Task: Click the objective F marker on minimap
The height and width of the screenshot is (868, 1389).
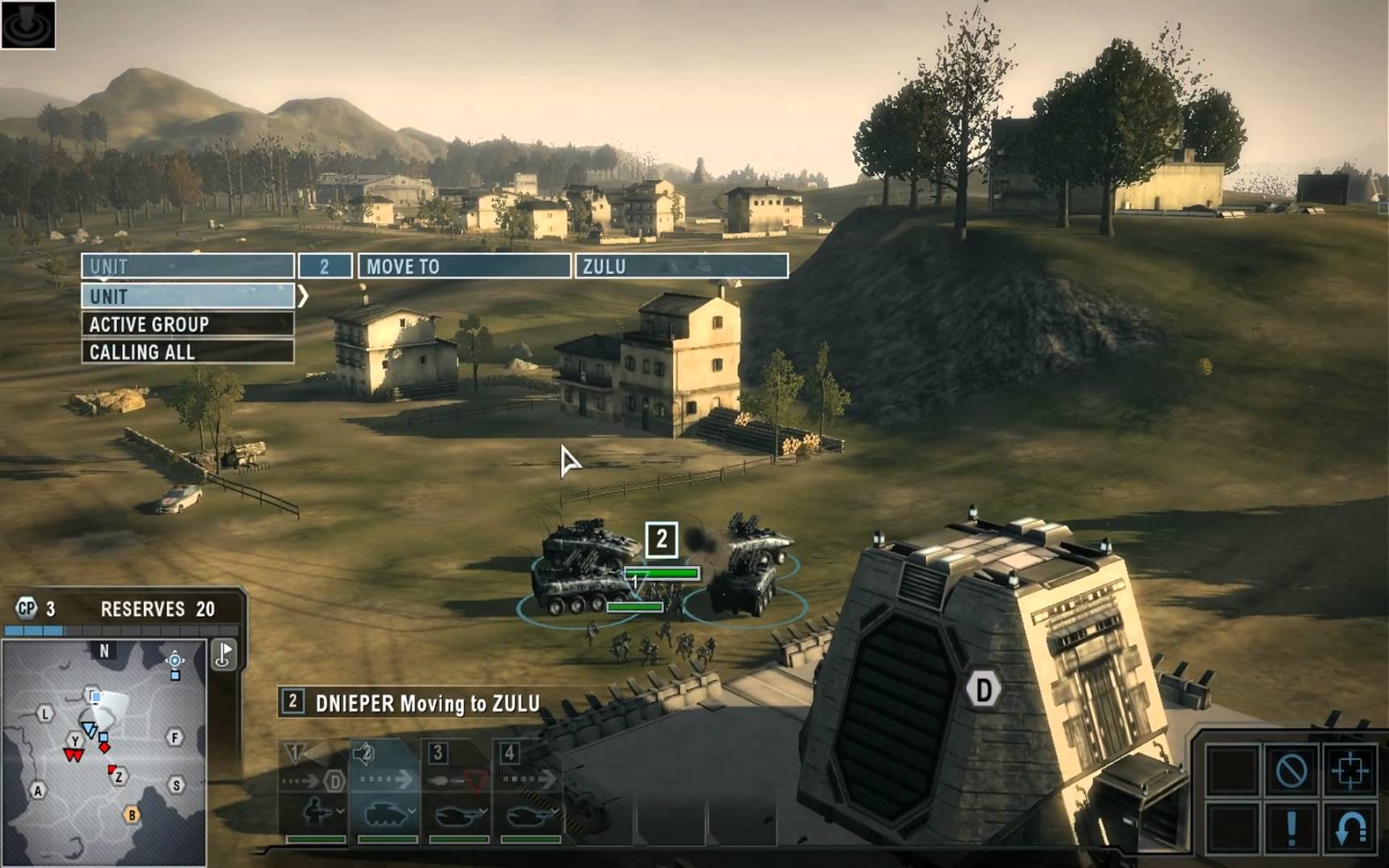Action: point(174,737)
